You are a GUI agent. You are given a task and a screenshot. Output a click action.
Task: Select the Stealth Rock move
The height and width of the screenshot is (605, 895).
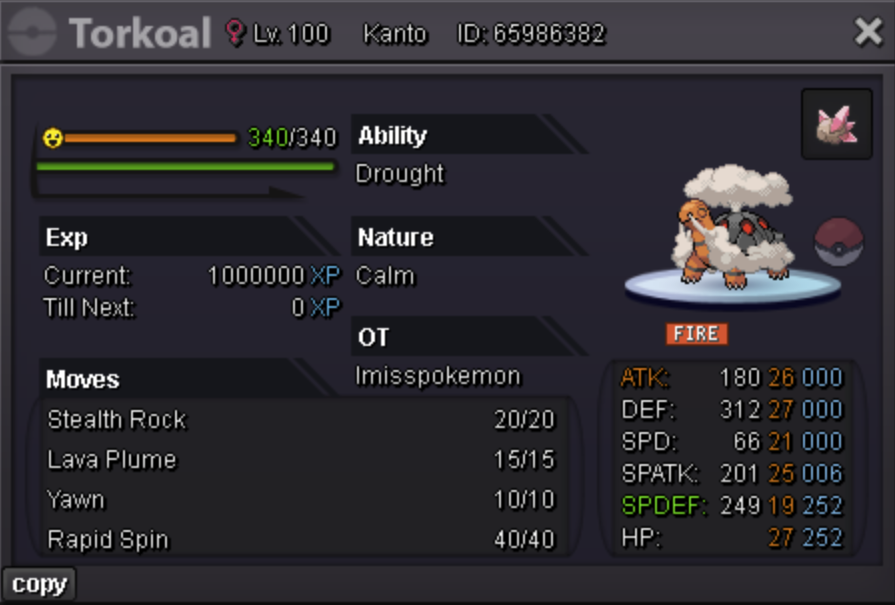point(300,420)
